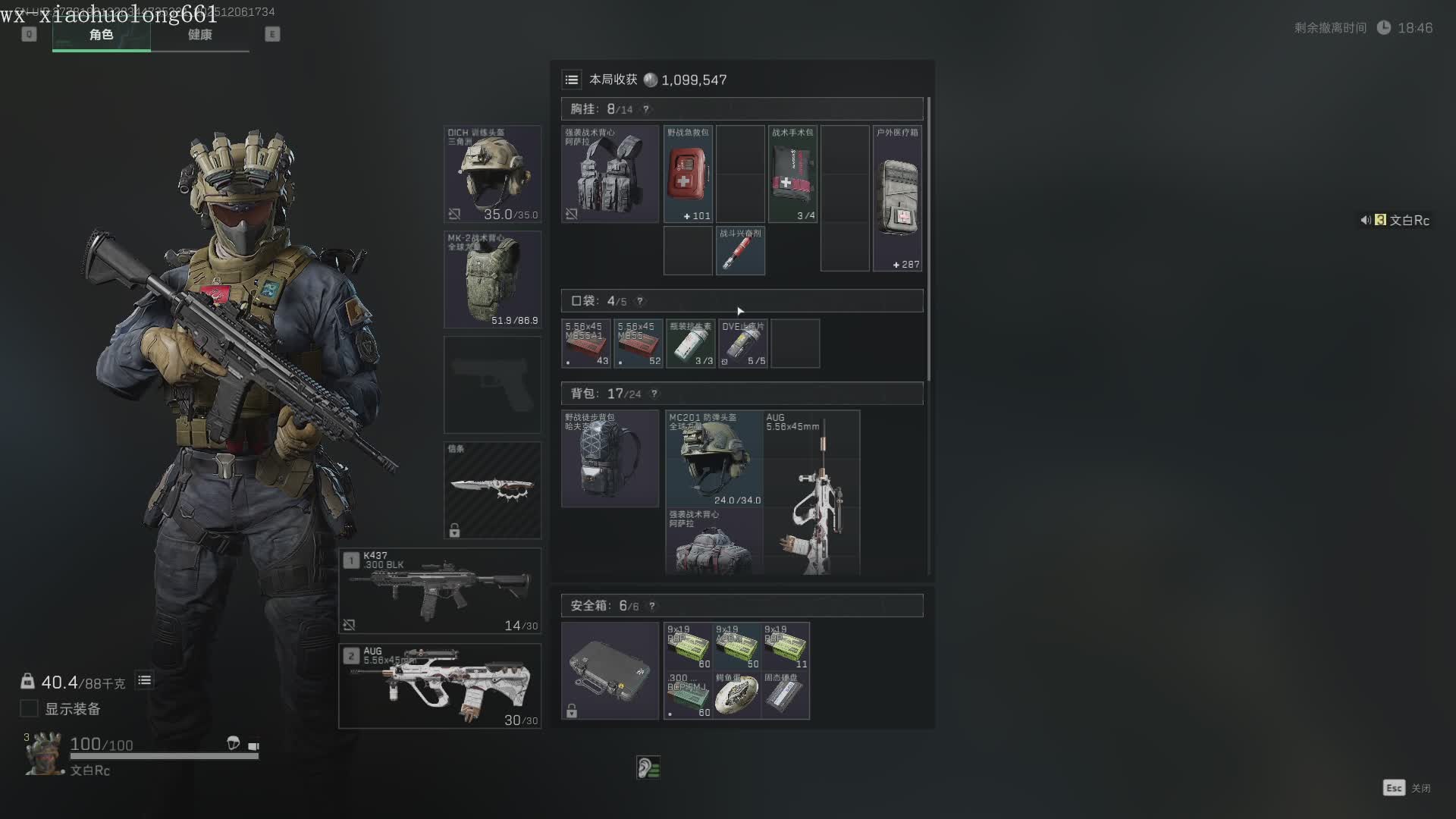The height and width of the screenshot is (819, 1456).
Task: Select the .300 BCP FMJ ammo box
Action: [x=688, y=695]
